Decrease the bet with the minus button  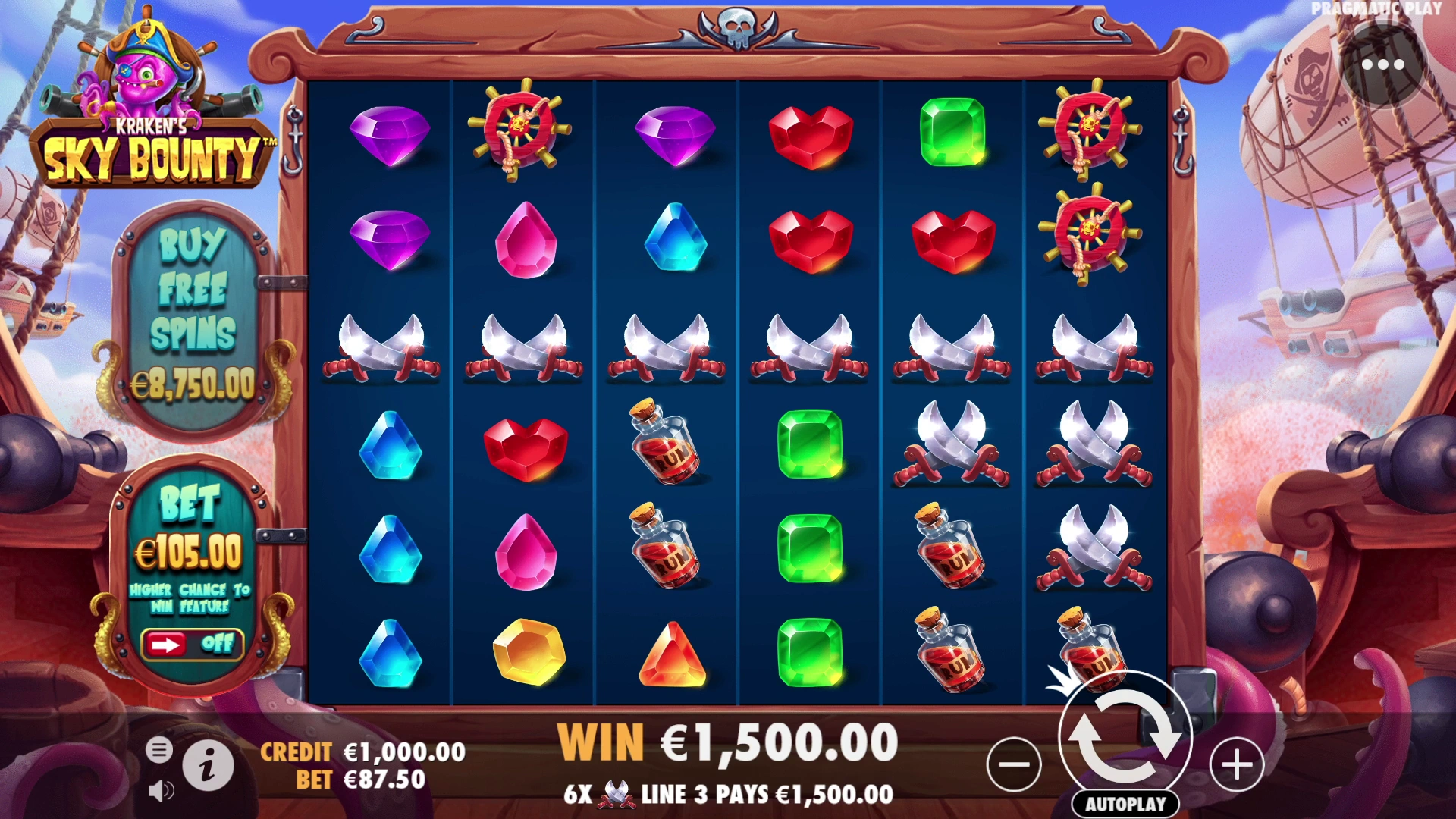point(1014,764)
